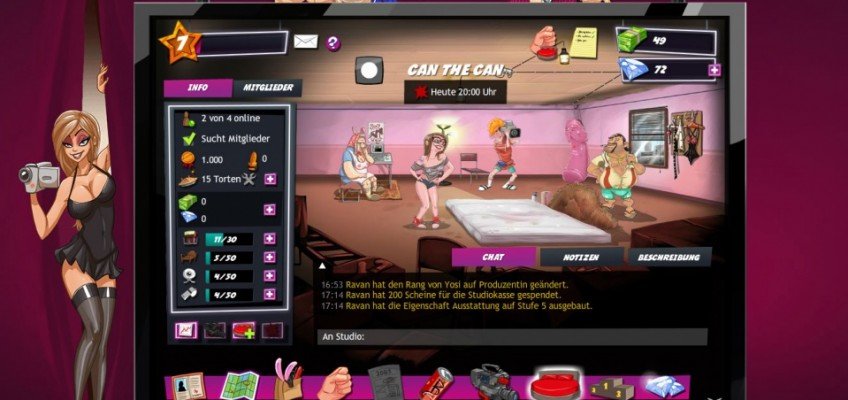The image size is (848, 400).
Task: Open the diamonds icon in bottom toolbar
Action: pyautogui.click(x=661, y=385)
